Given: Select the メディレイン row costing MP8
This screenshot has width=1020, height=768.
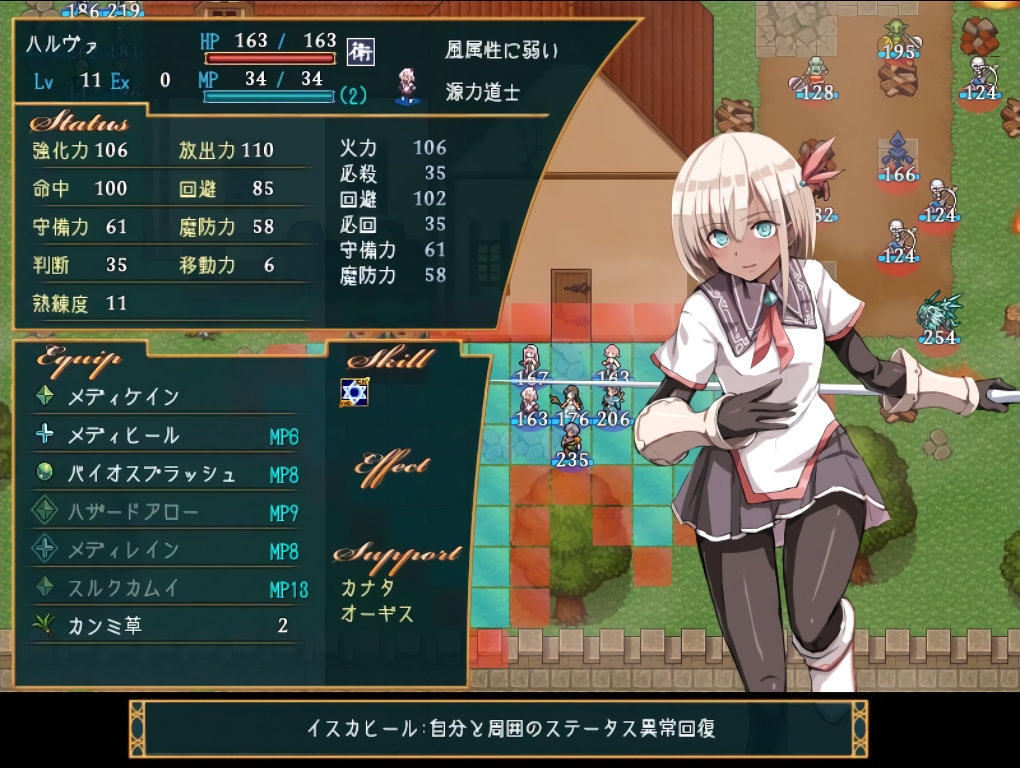Looking at the screenshot, I should click(x=123, y=550).
